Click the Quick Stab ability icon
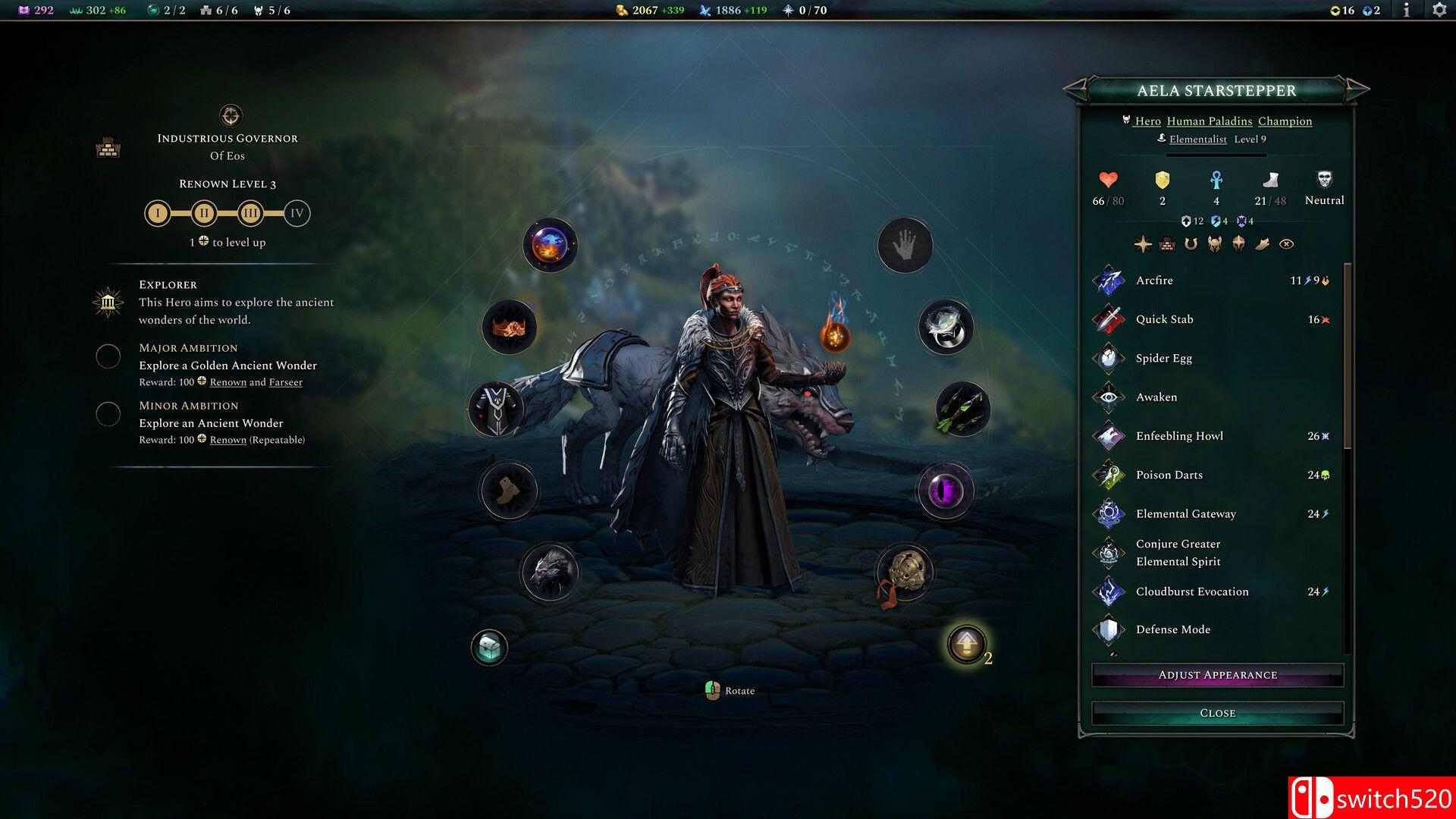The image size is (1456, 819). pos(1108,318)
